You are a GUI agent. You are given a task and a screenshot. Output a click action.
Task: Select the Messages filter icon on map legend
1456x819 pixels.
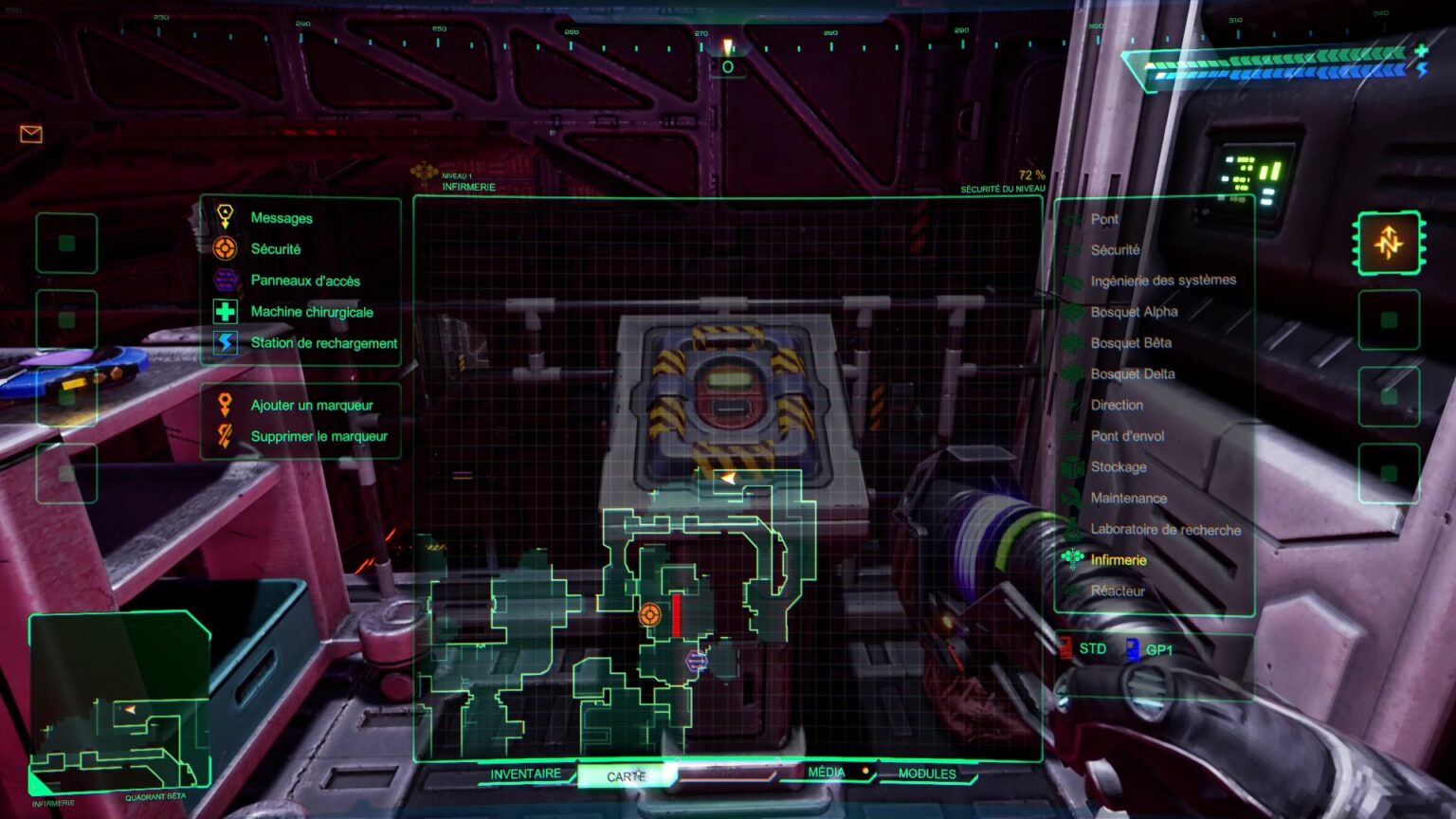pos(225,218)
